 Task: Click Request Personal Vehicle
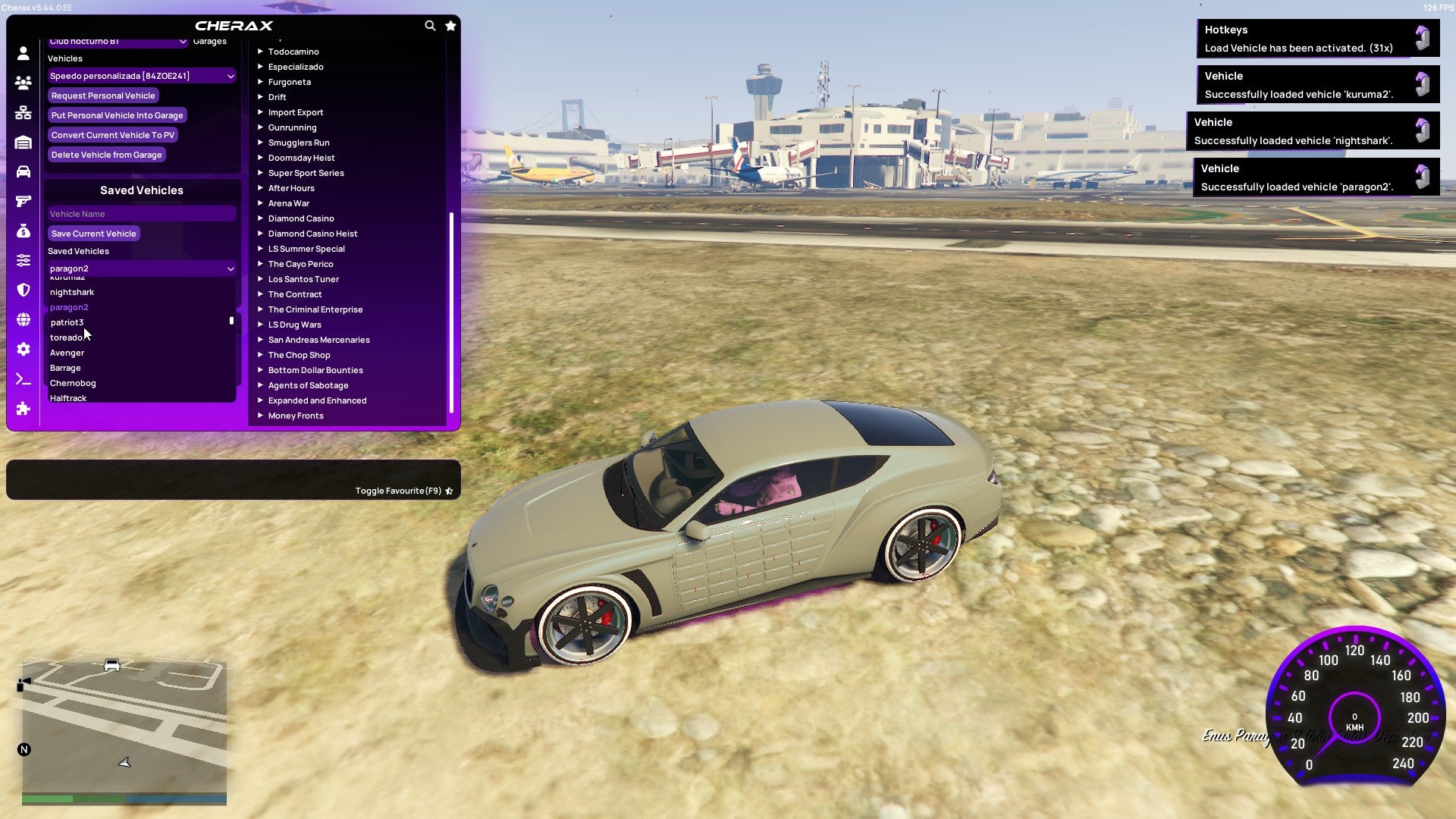click(103, 96)
